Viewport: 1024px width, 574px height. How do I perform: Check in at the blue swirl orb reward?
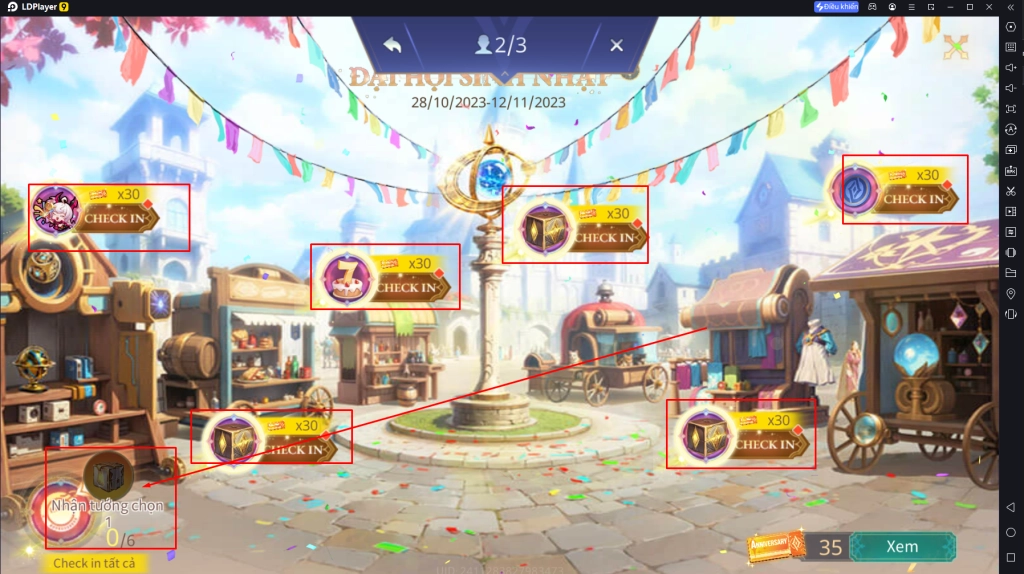pos(912,198)
